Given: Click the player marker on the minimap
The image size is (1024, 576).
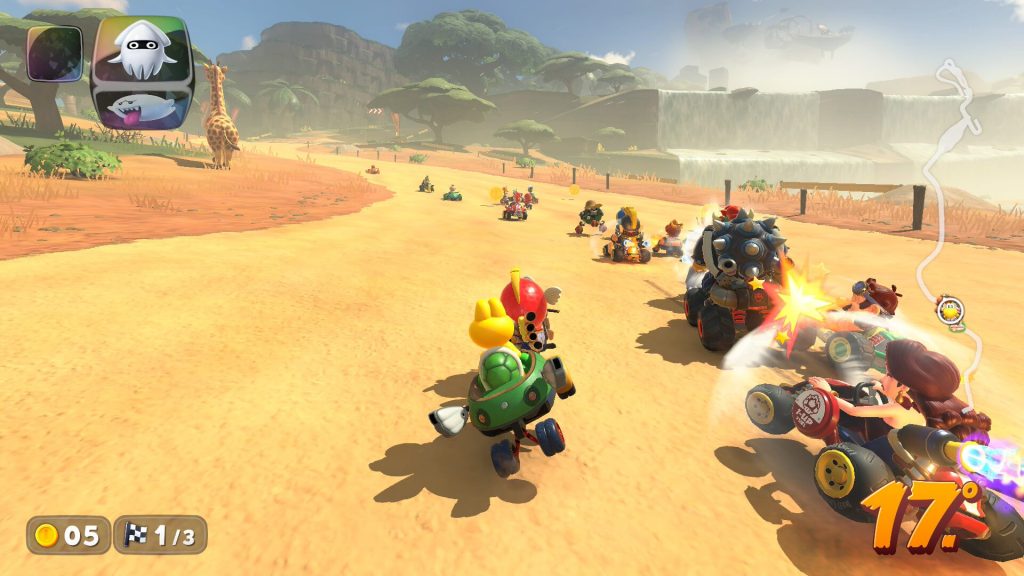Looking at the screenshot, I should point(950,309).
